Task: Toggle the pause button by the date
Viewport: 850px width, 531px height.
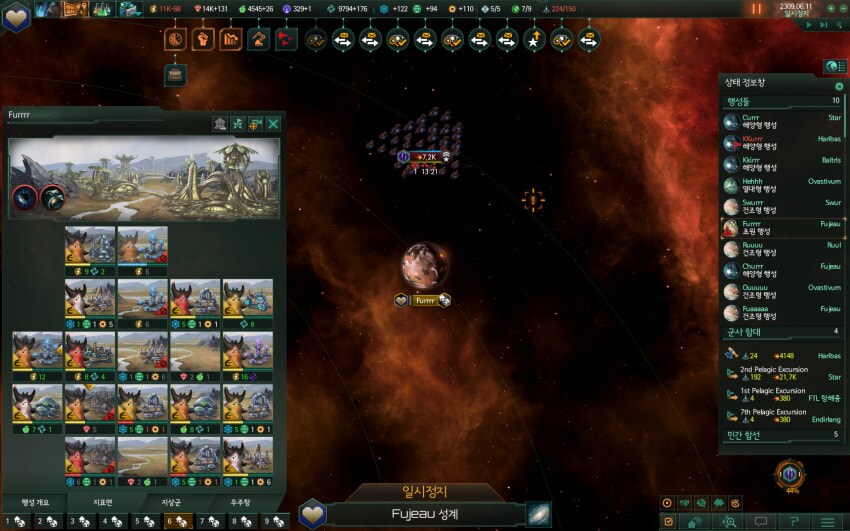Action: pyautogui.click(x=756, y=9)
